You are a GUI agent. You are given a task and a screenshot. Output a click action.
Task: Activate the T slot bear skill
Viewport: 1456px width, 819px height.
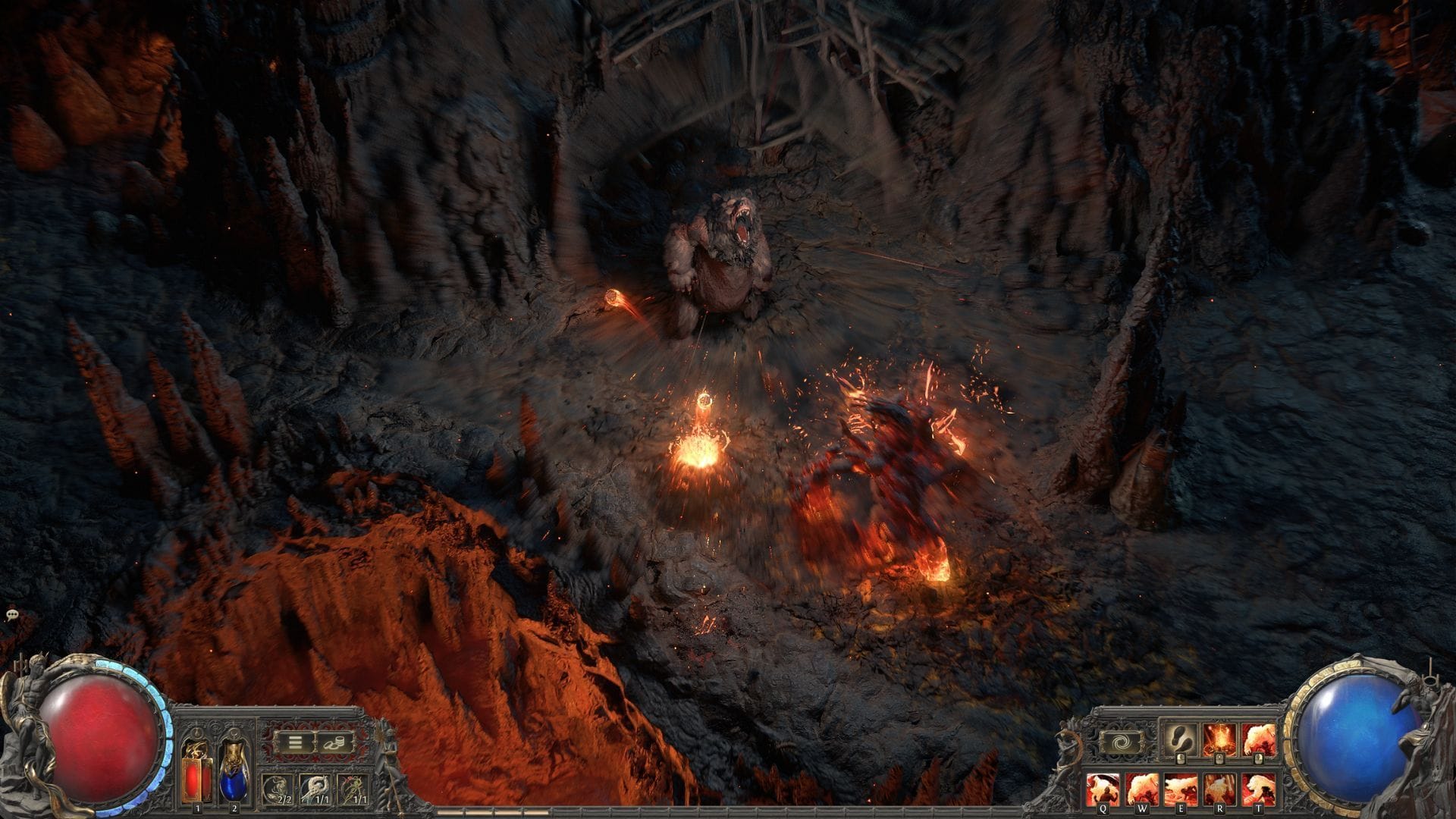[1259, 789]
